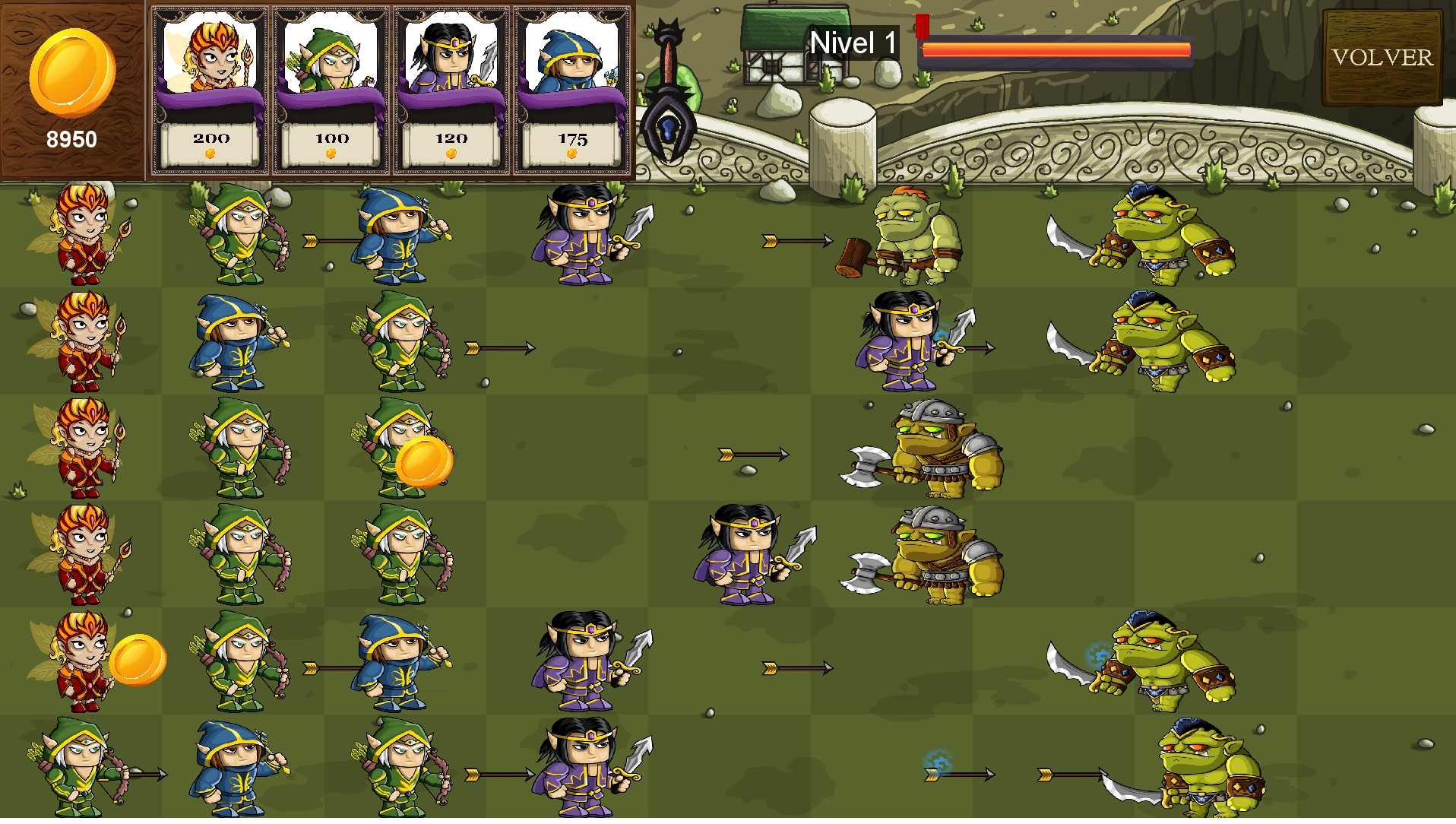
Task: Click the VOLVER button
Action: point(1382,58)
